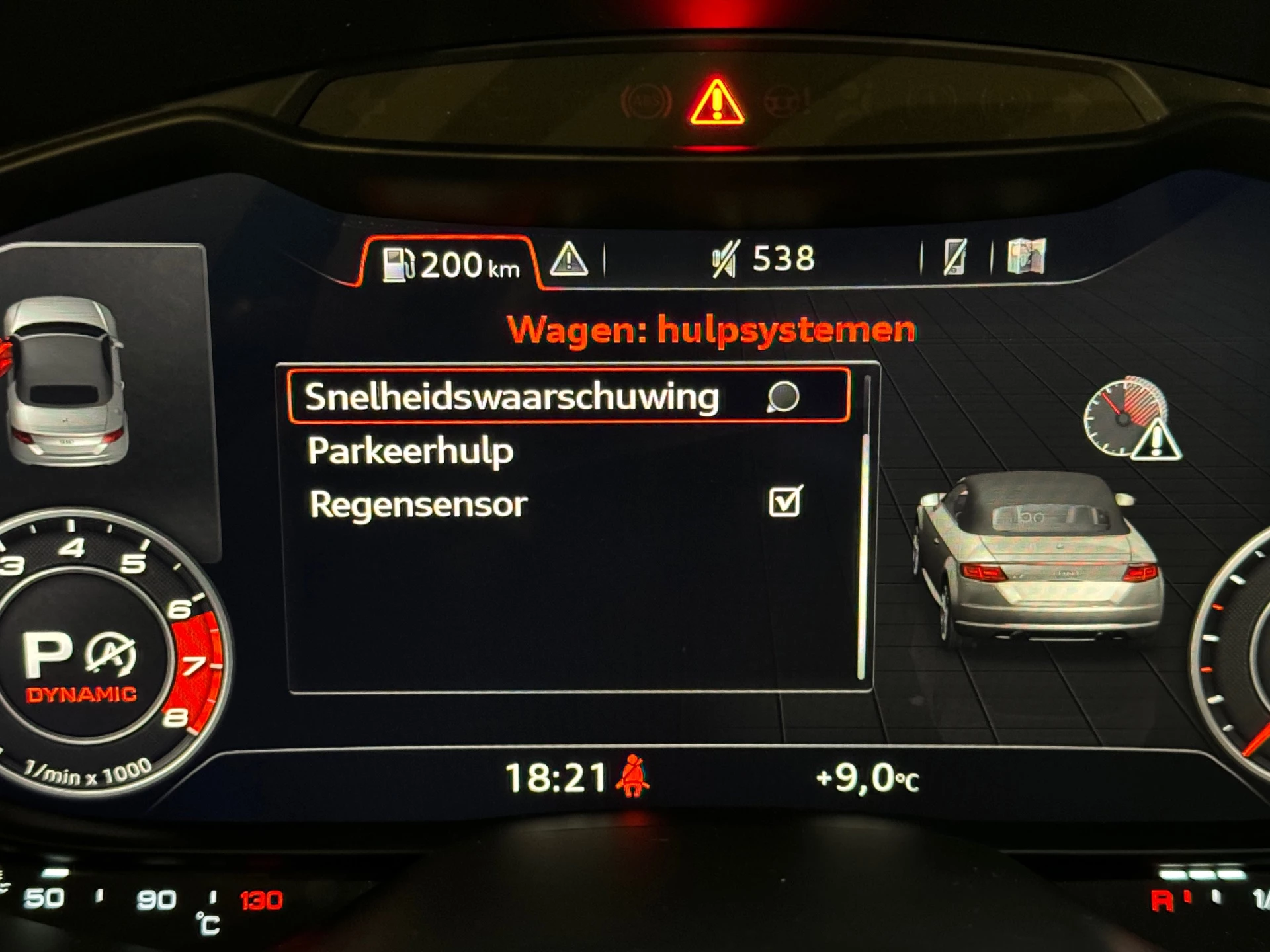
Task: Open the Parkeerhulp submenu
Action: point(410,451)
